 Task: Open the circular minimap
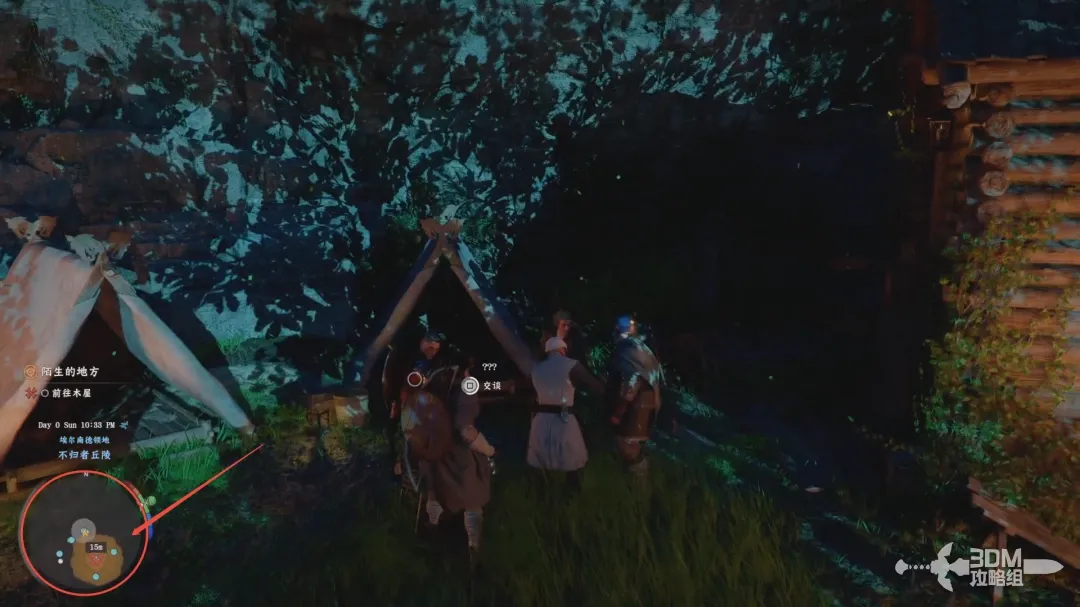click(84, 532)
